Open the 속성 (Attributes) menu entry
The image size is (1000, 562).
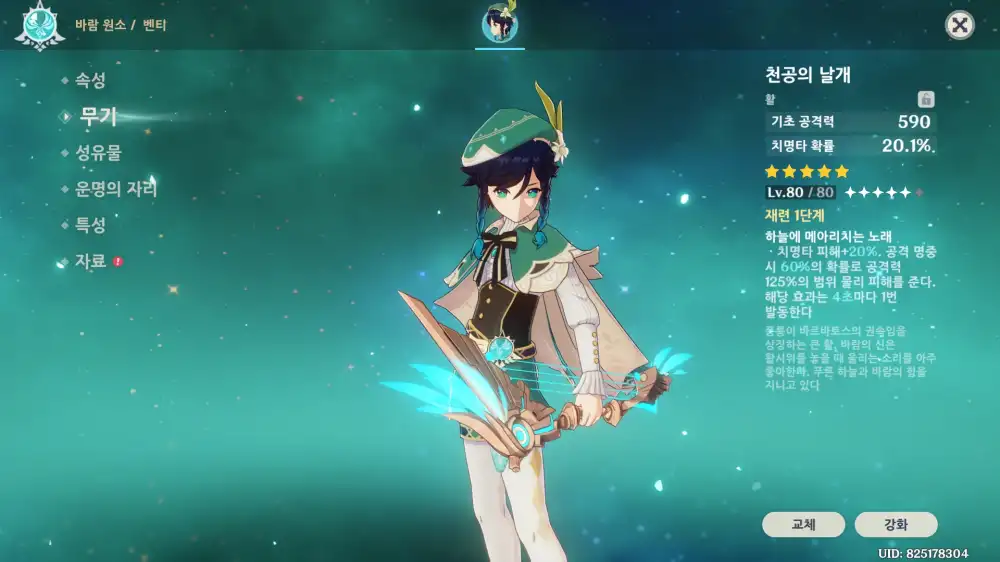[90, 81]
